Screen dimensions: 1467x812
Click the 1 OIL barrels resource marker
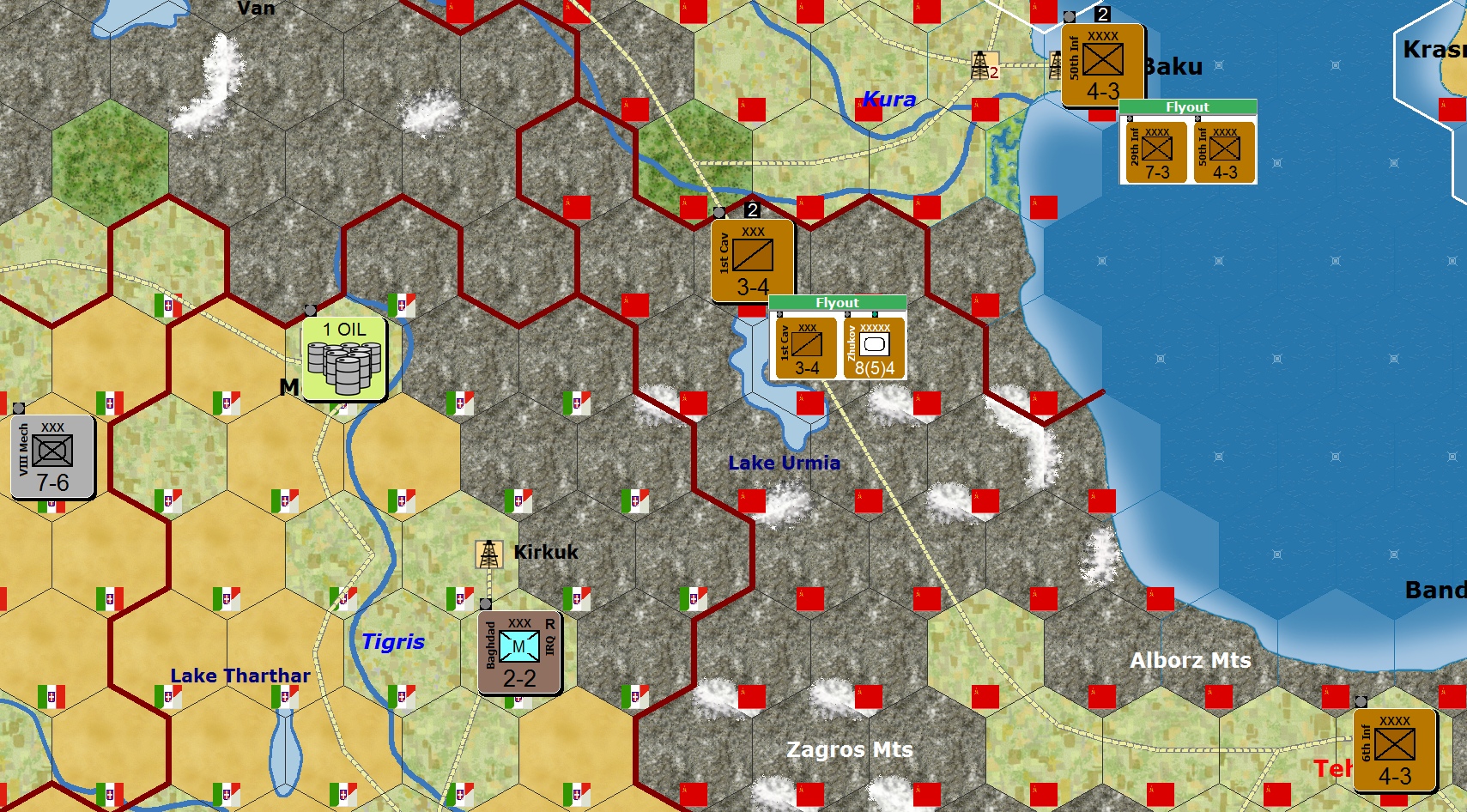pos(343,359)
